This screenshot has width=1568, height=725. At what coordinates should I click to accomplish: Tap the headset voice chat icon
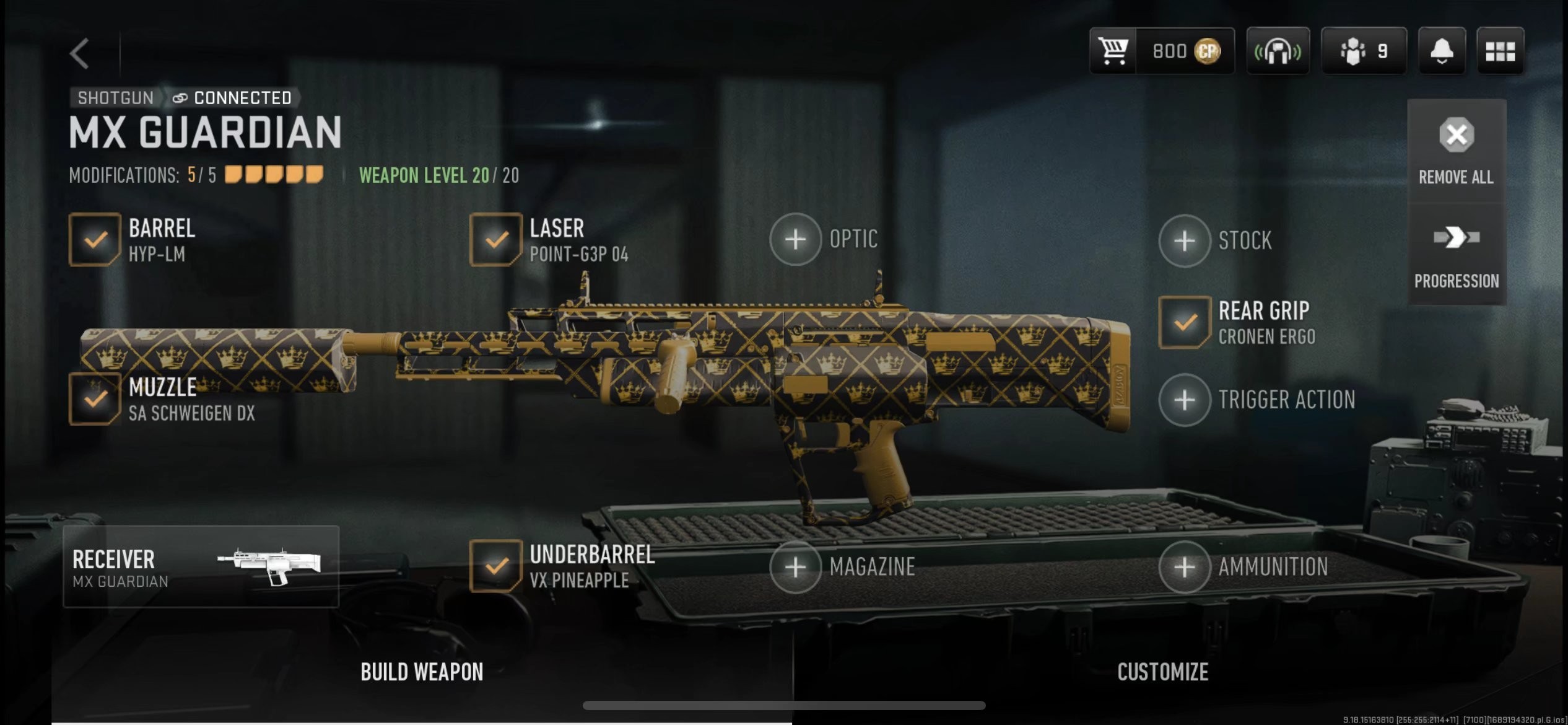(x=1278, y=51)
